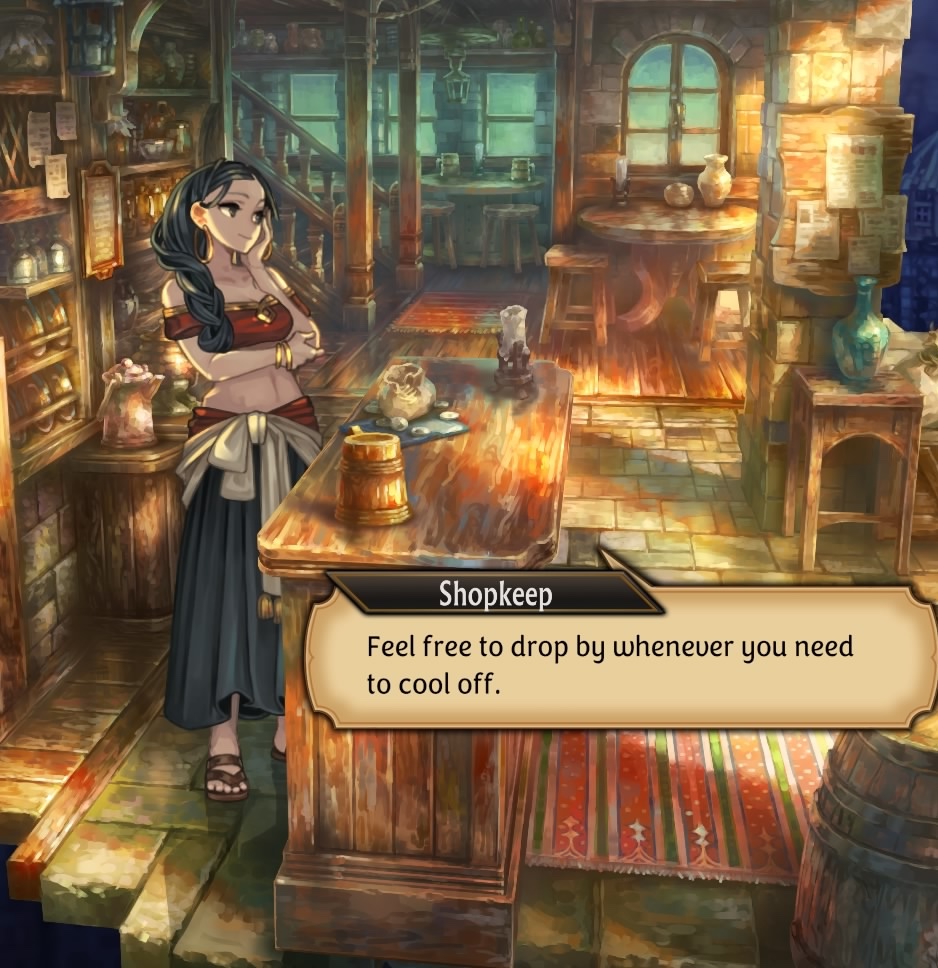Advance the Shopkeep dialogue box

[x=620, y=663]
